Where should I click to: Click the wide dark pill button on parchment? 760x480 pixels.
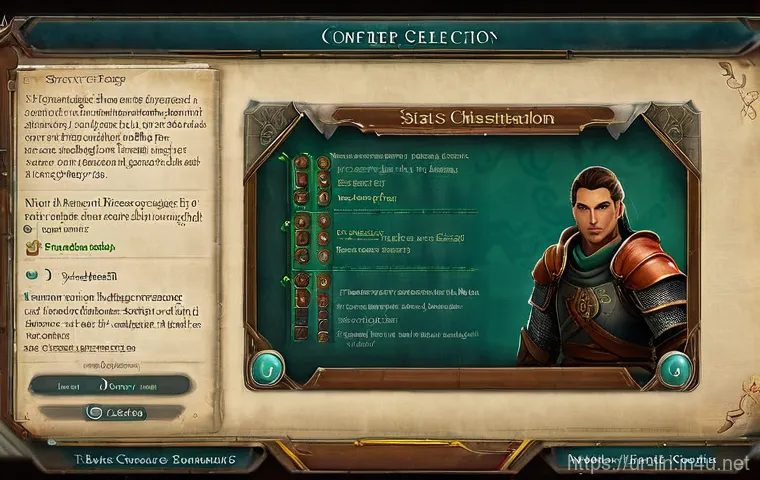110,384
